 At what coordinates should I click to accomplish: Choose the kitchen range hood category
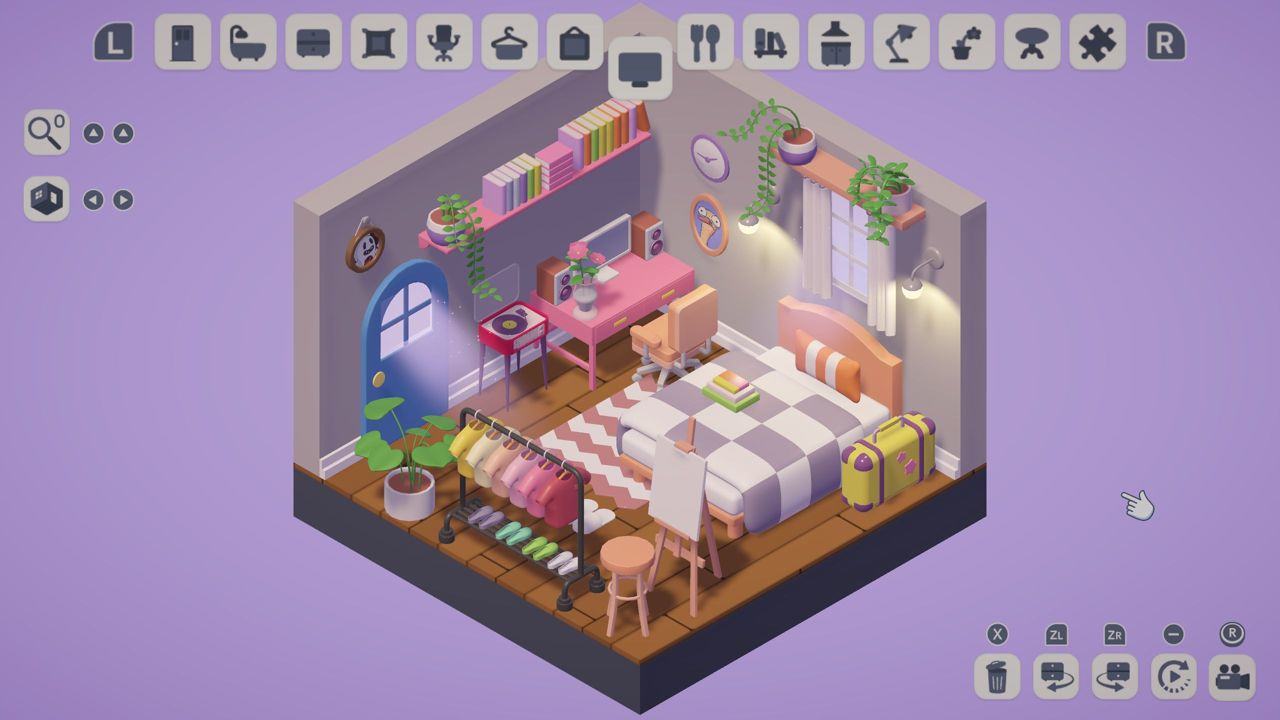coord(836,43)
